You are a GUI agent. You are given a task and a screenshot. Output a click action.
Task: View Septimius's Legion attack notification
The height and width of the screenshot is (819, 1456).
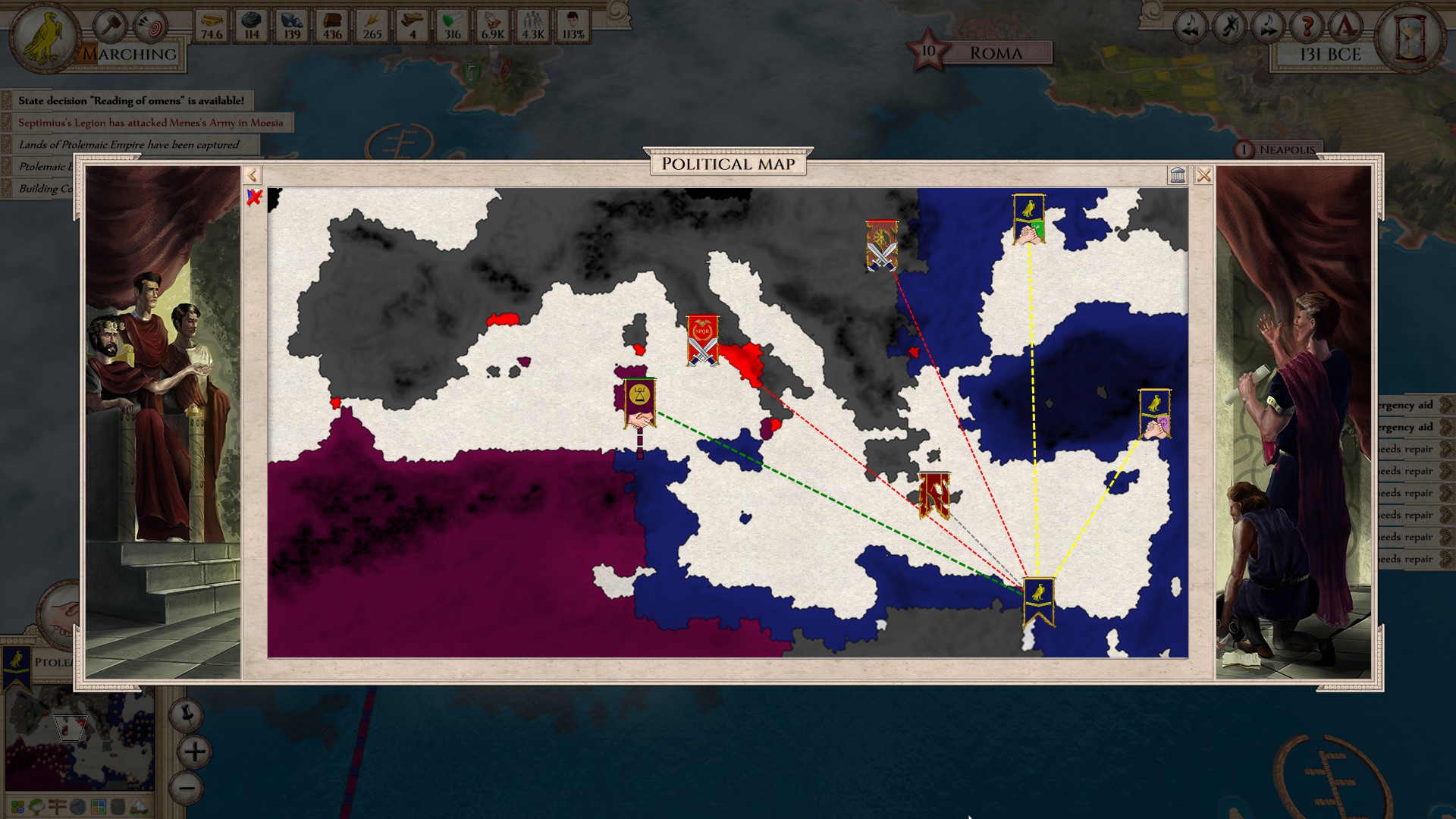coord(150,122)
